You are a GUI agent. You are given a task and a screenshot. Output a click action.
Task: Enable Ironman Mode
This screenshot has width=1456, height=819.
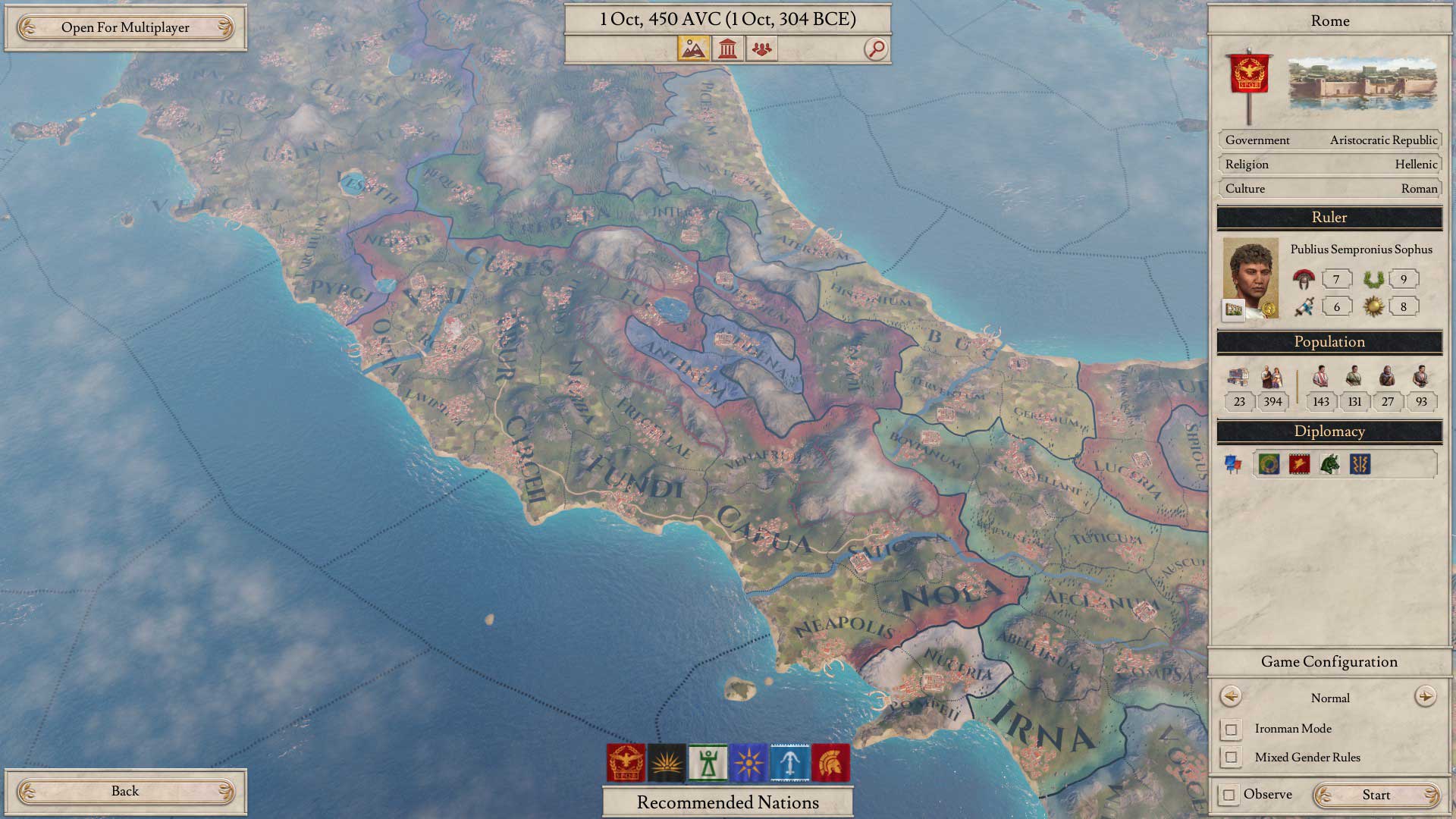[1231, 730]
